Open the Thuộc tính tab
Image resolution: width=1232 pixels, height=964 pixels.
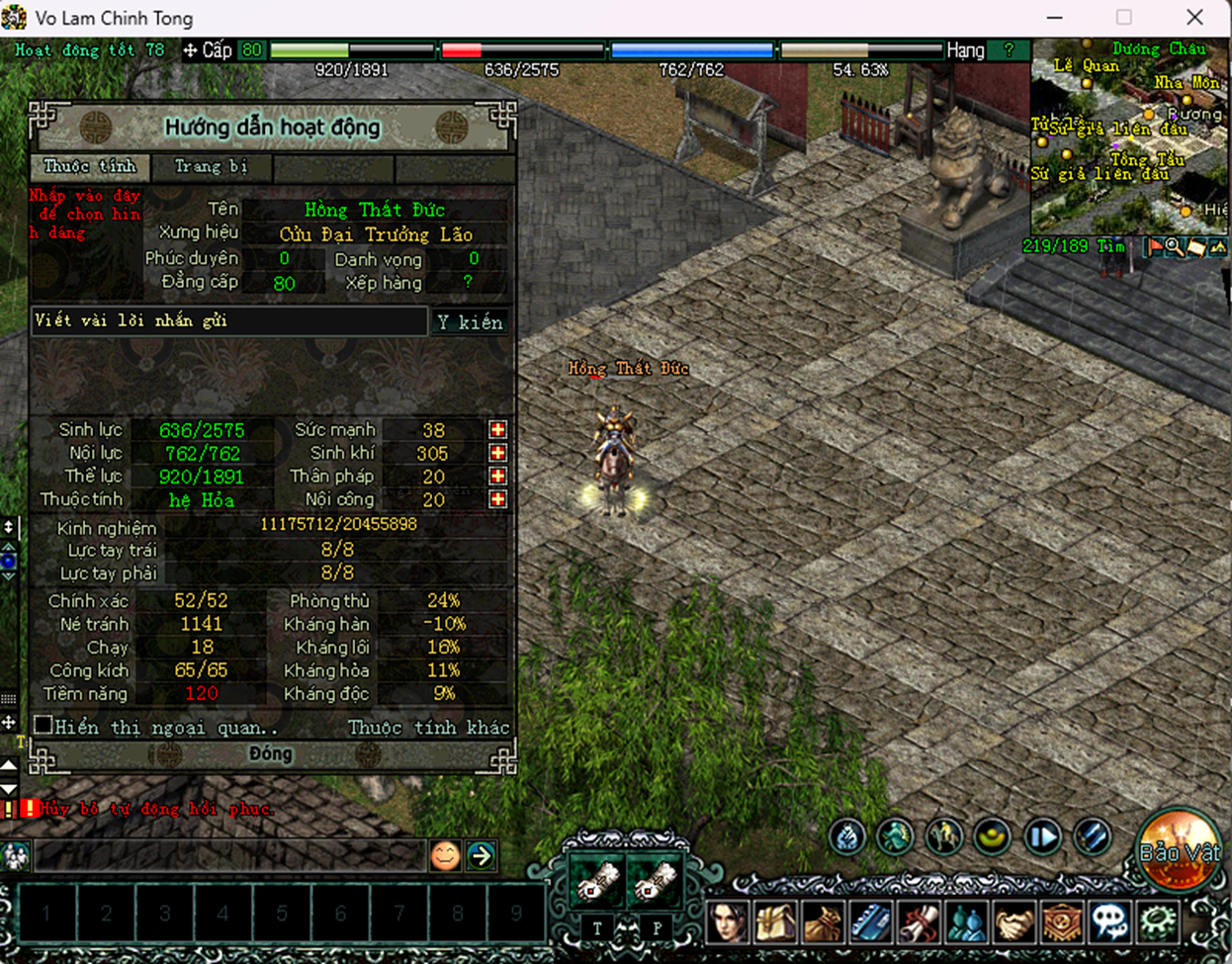click(x=90, y=167)
